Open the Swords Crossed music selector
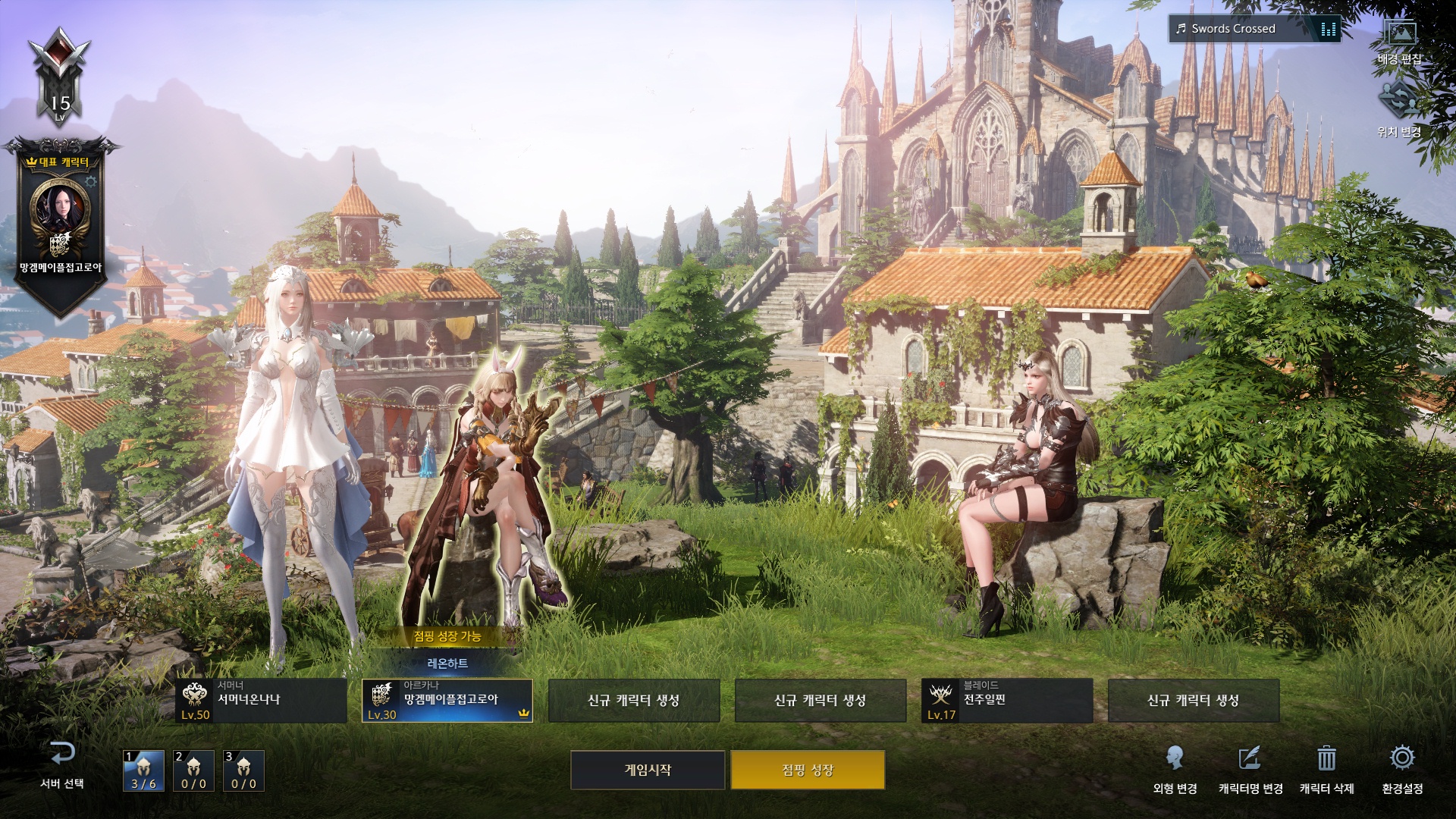This screenshot has height=819, width=1456. [1254, 29]
